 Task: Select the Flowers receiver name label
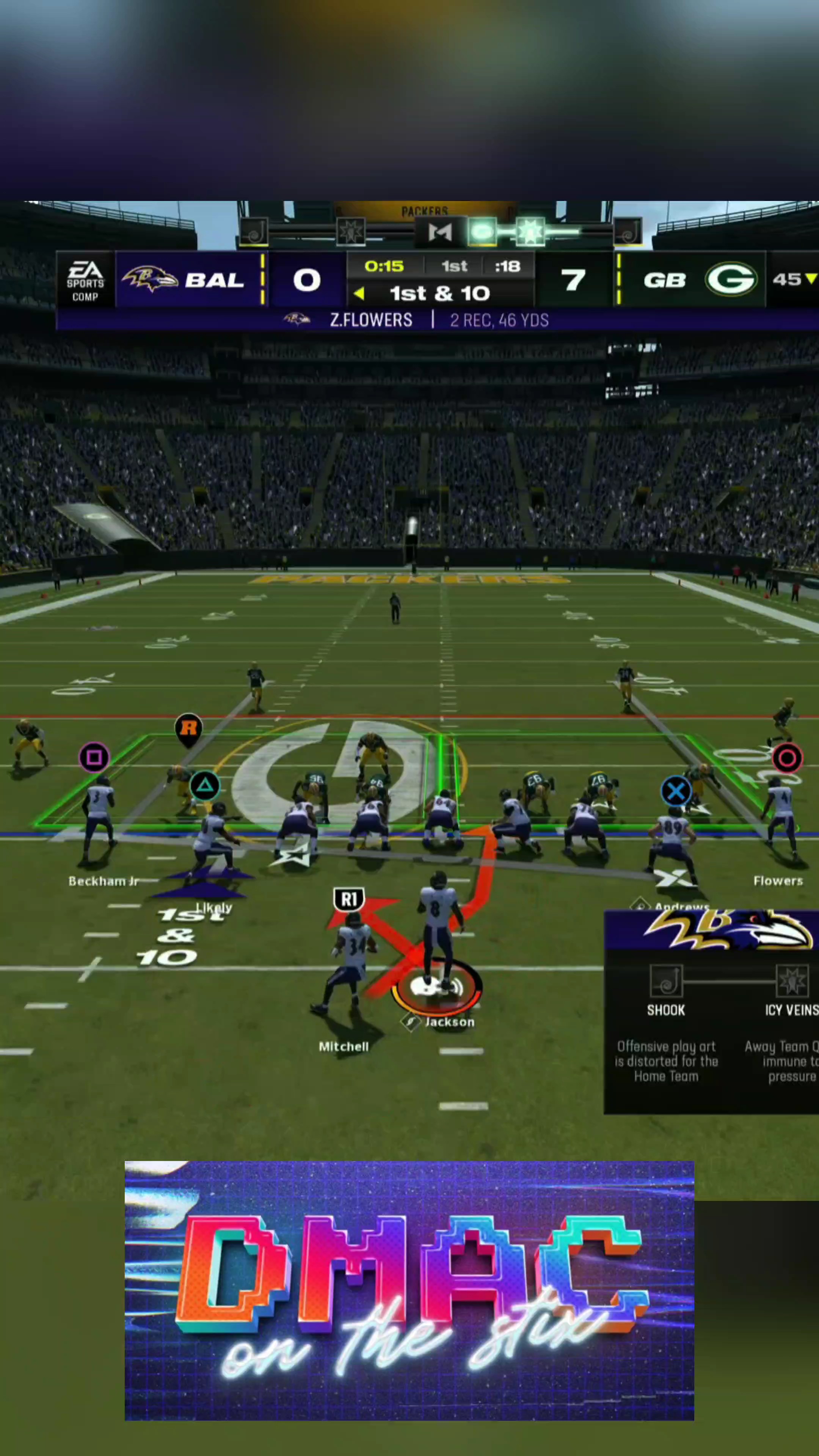(x=778, y=880)
